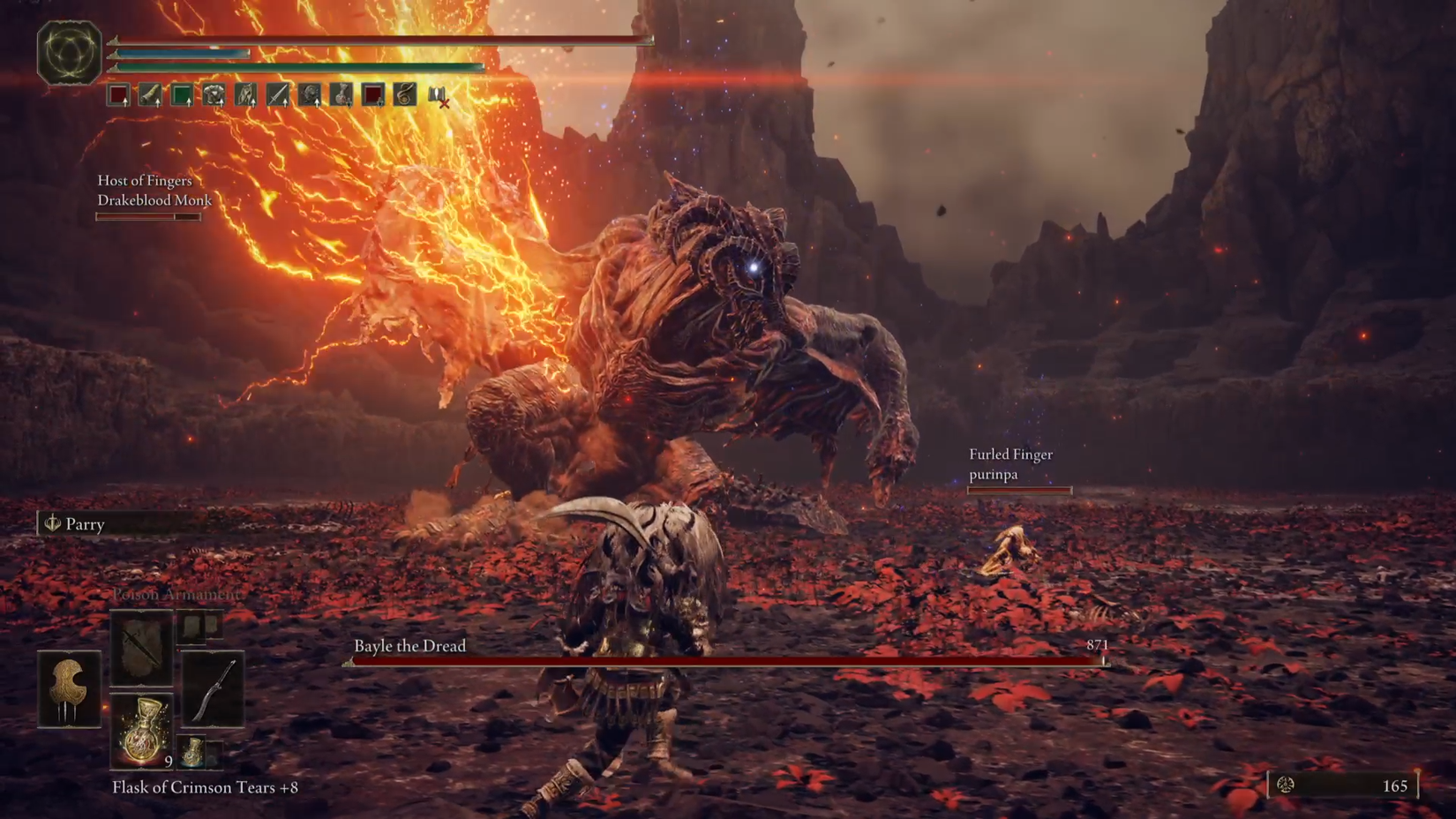Click the Furled Finger purinpa name

point(1010,464)
